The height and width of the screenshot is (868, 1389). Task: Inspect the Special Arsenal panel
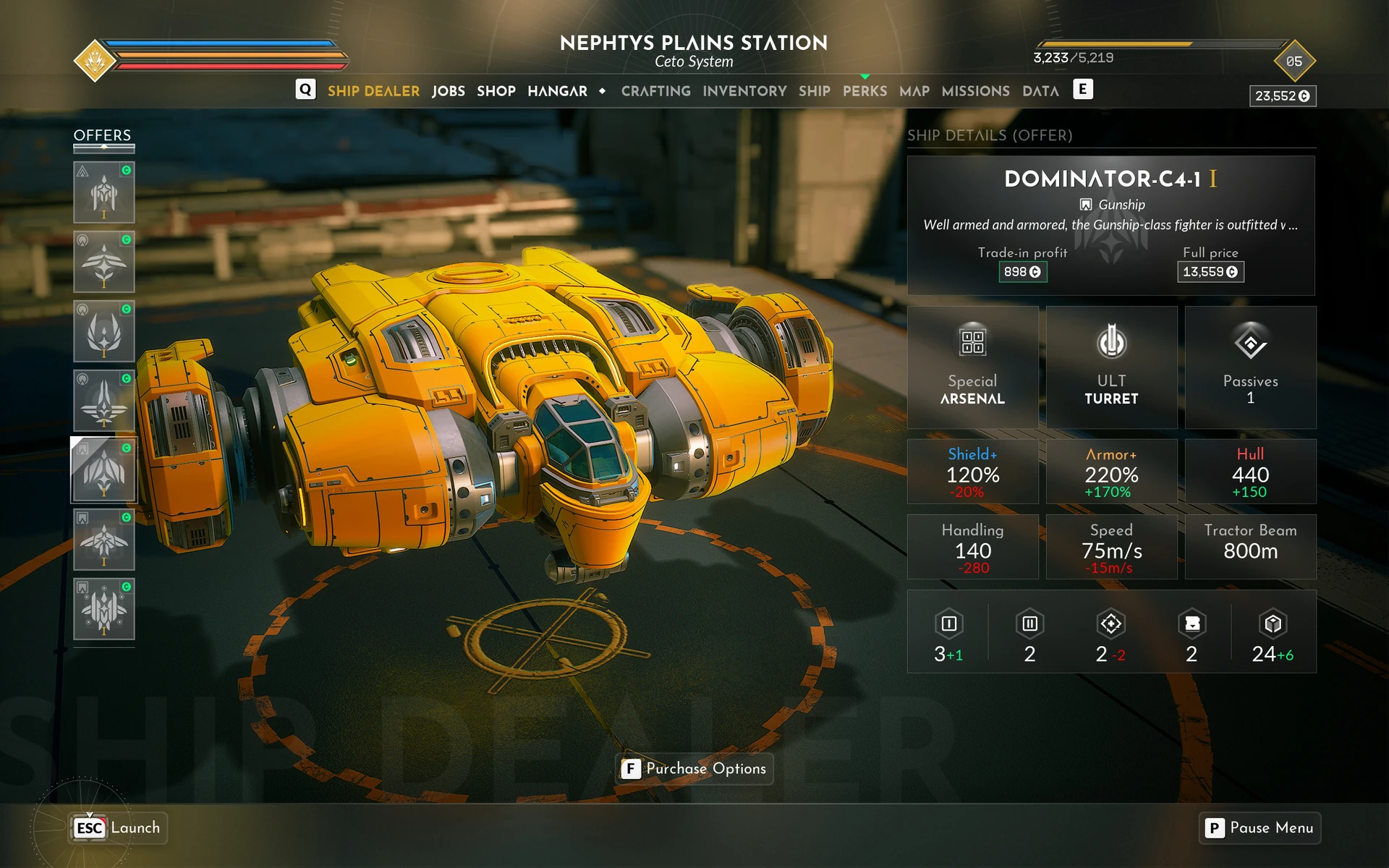tap(972, 367)
